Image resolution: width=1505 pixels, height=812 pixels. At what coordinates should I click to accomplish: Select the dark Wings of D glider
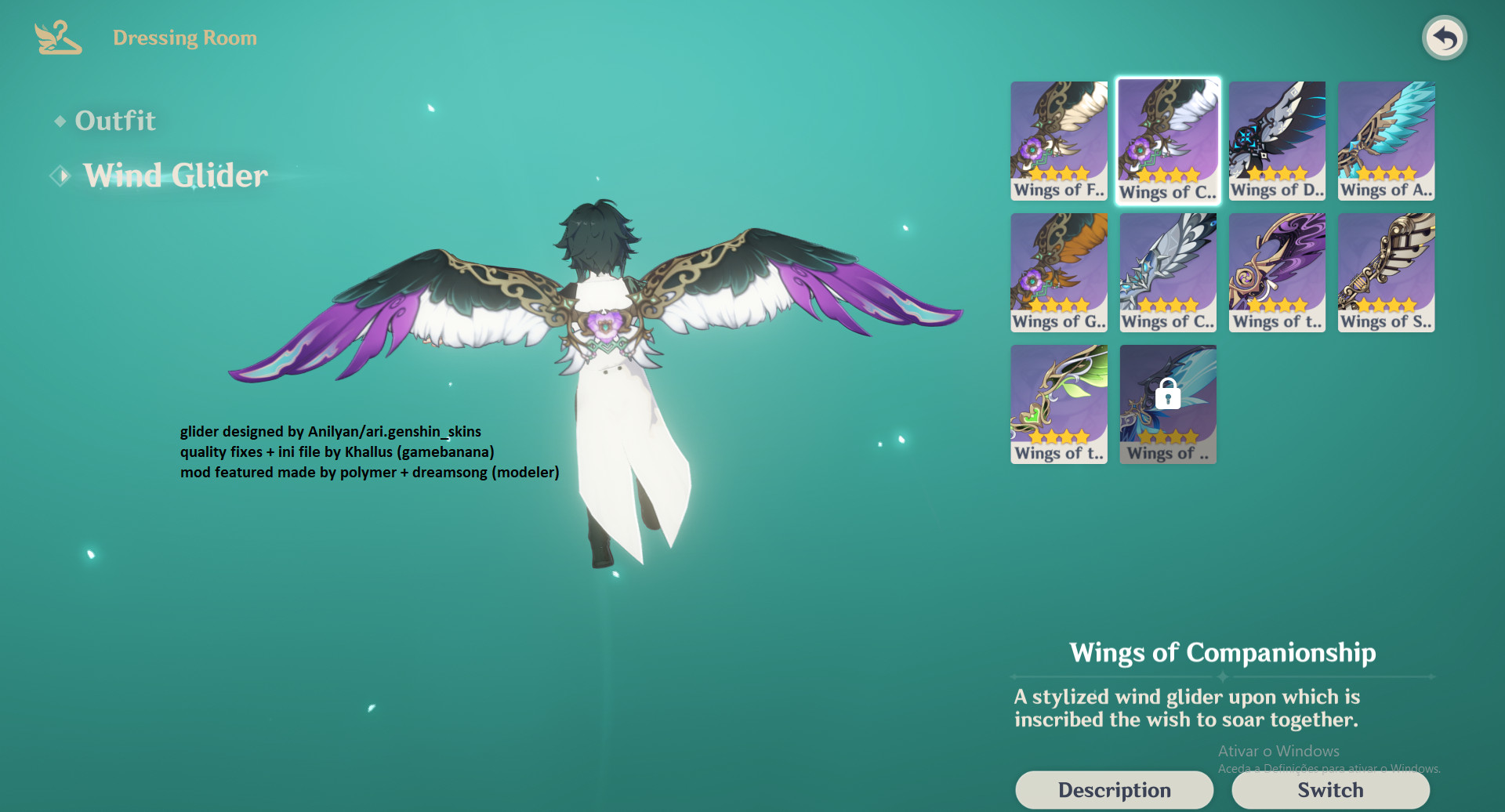1276,140
